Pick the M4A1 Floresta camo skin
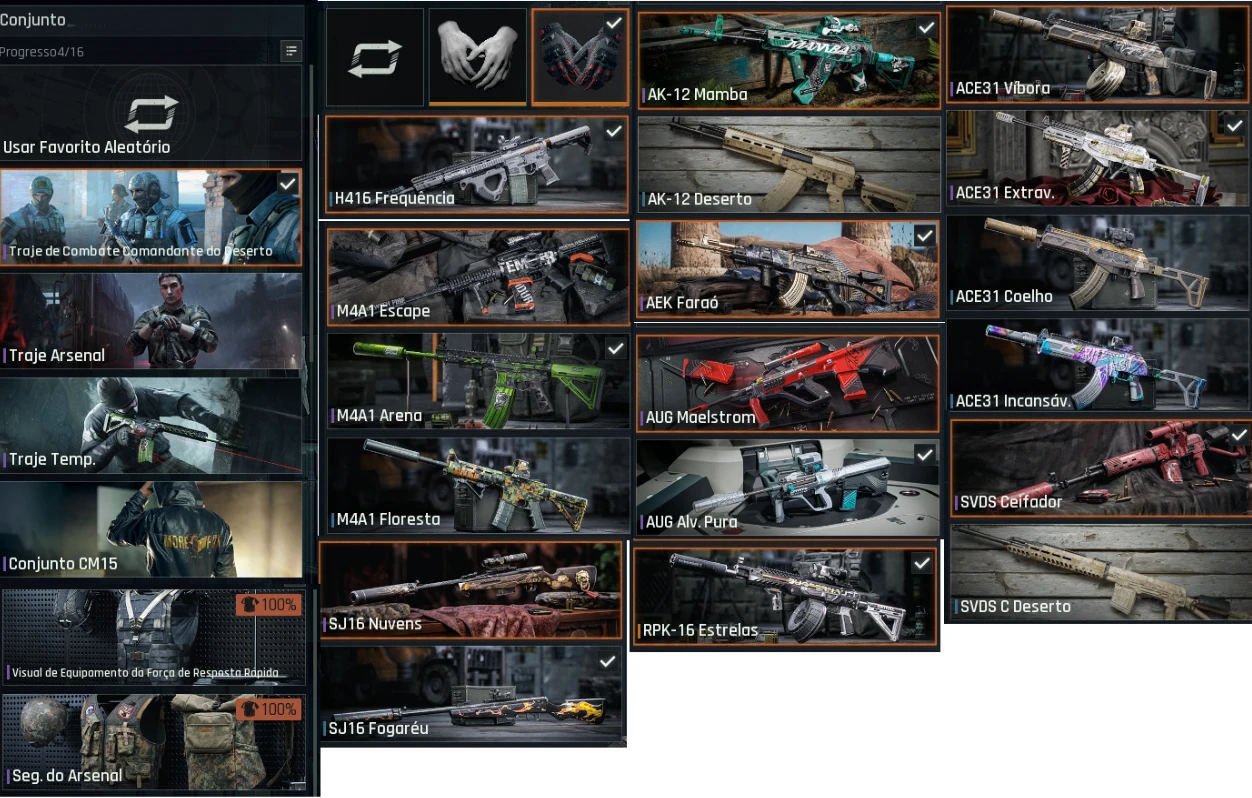 pos(477,485)
